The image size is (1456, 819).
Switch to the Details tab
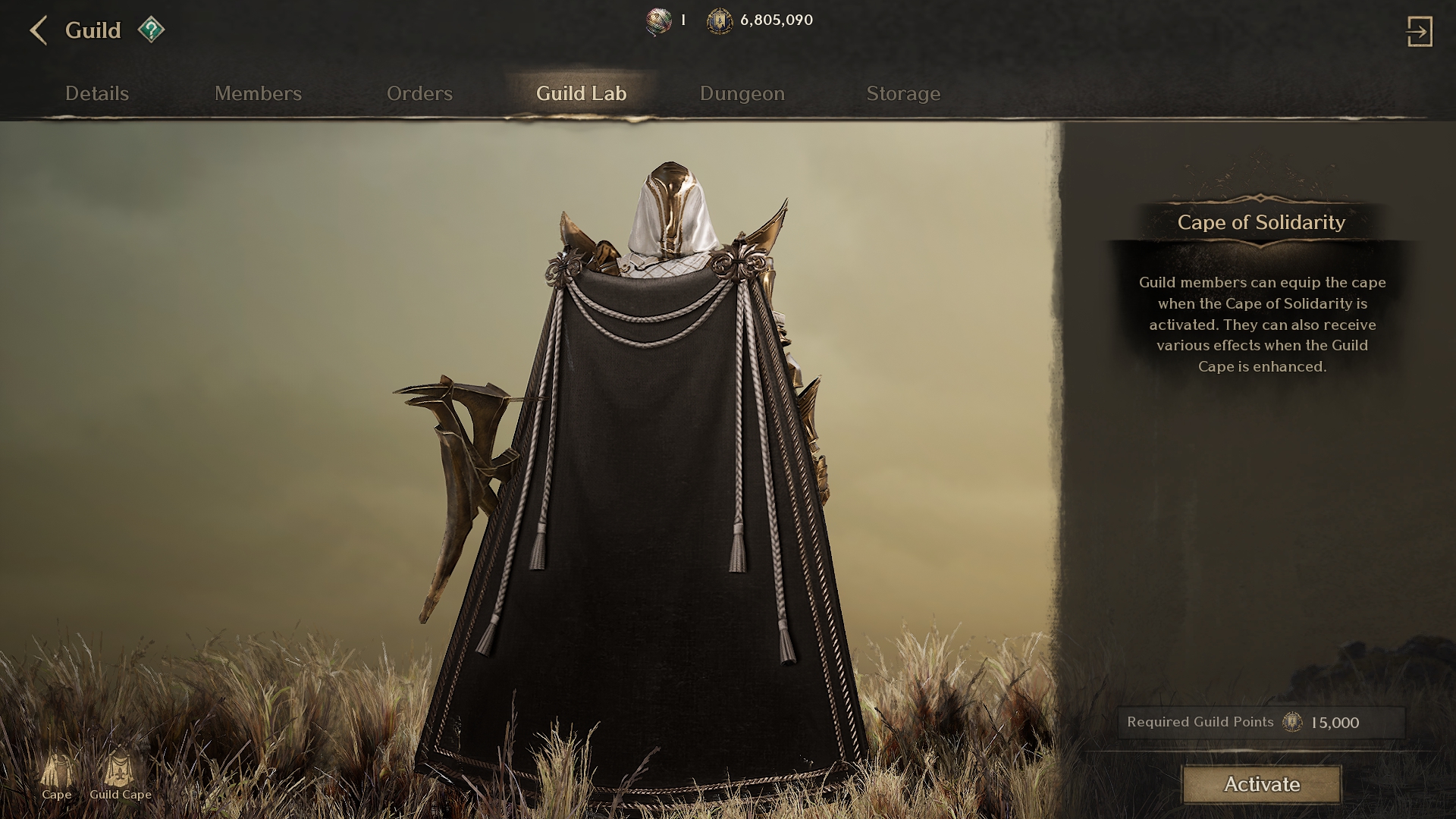point(97,93)
